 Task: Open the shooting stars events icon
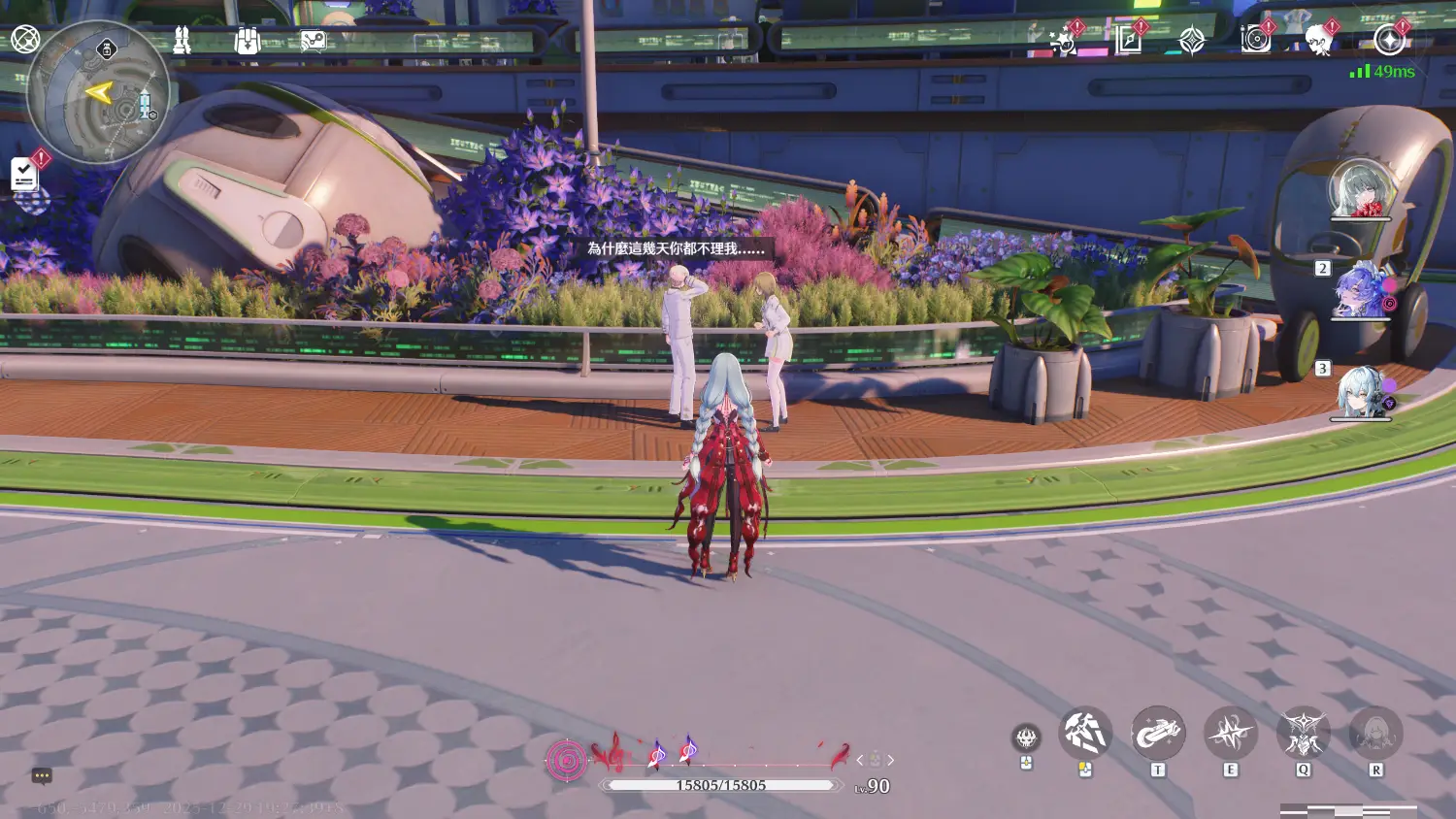point(1064,41)
